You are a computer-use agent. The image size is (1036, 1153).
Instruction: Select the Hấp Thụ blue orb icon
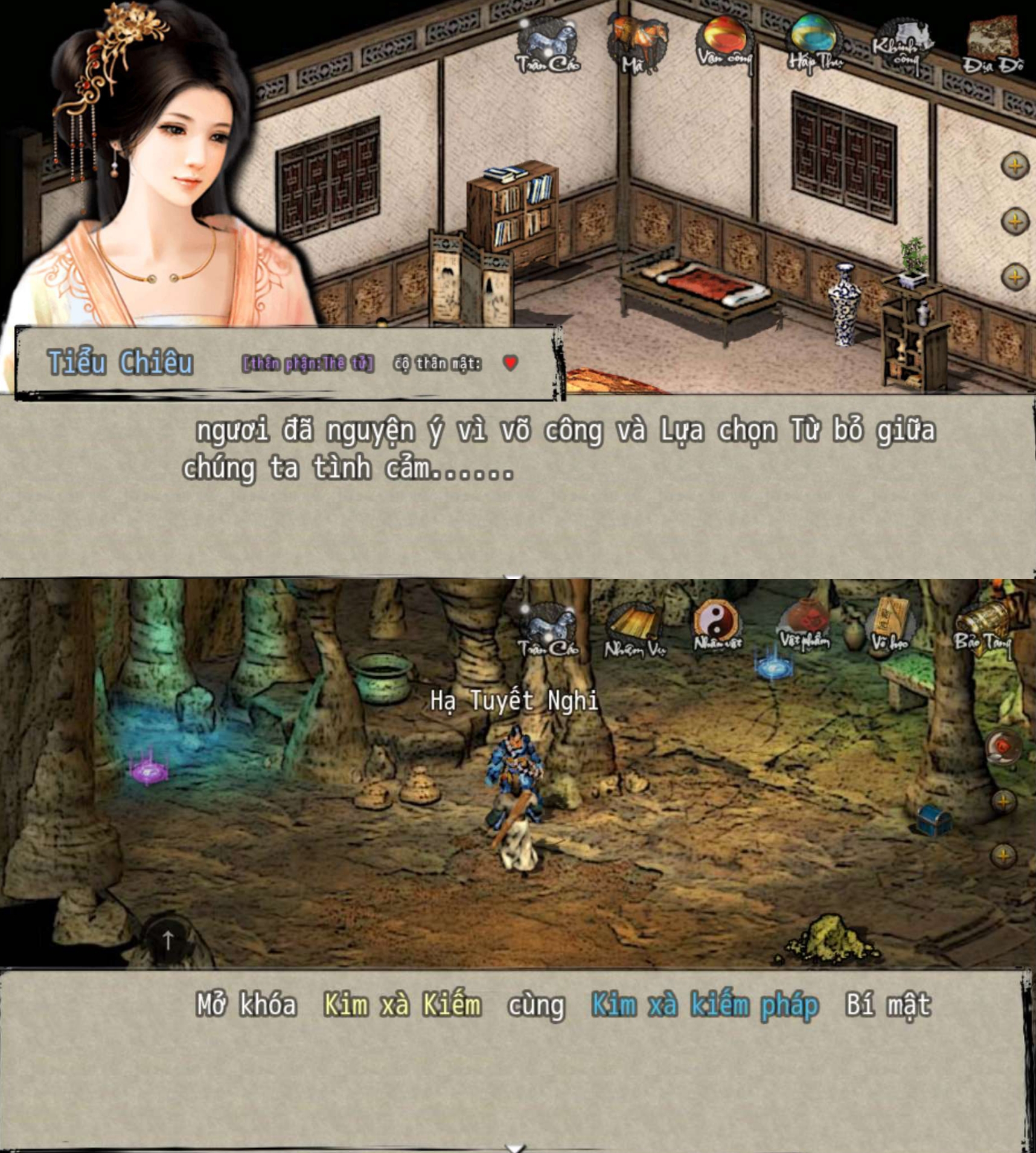pos(813,41)
